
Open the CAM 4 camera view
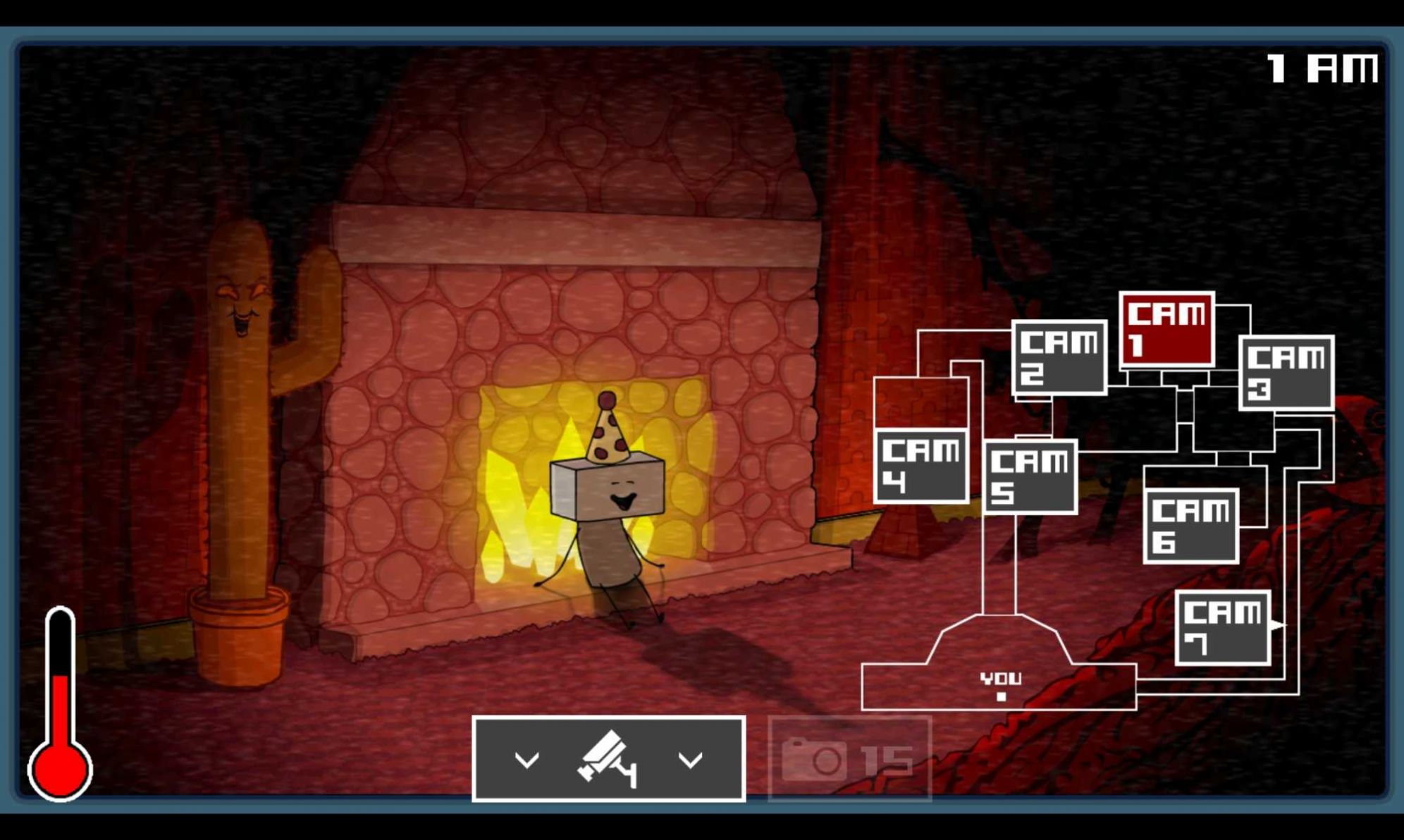click(921, 466)
